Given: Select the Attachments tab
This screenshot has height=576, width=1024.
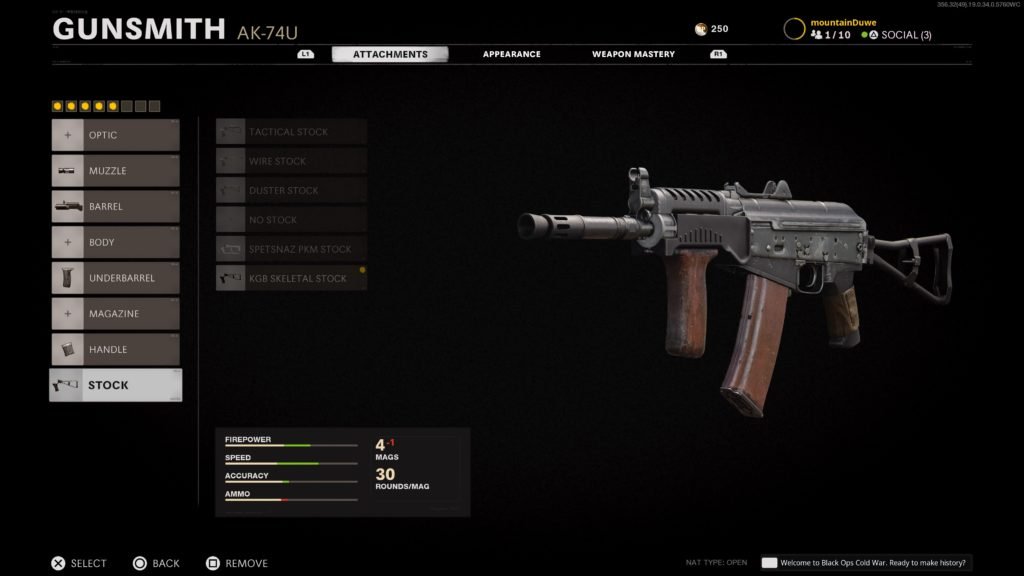Looking at the screenshot, I should [390, 54].
